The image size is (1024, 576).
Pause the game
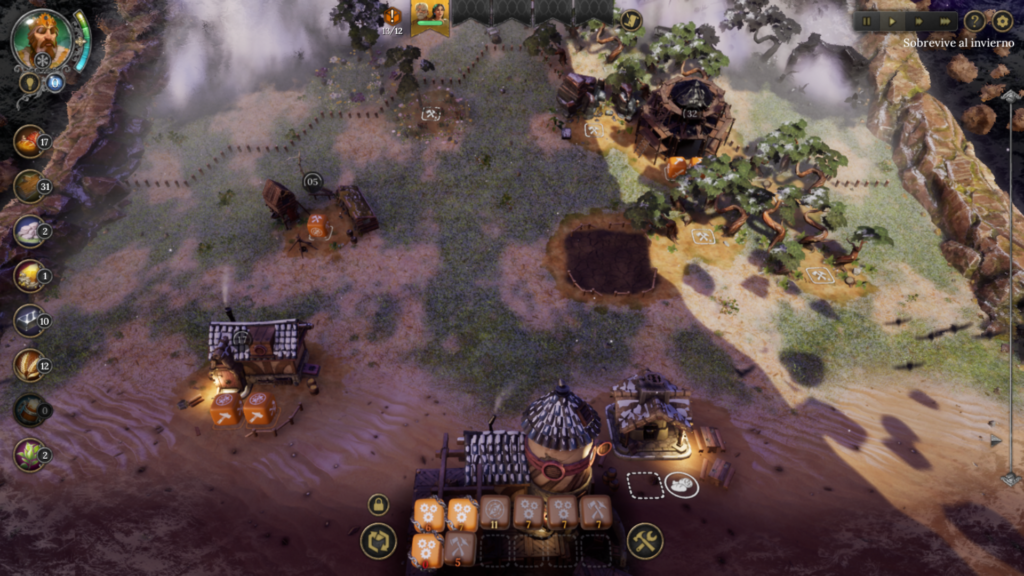point(867,20)
